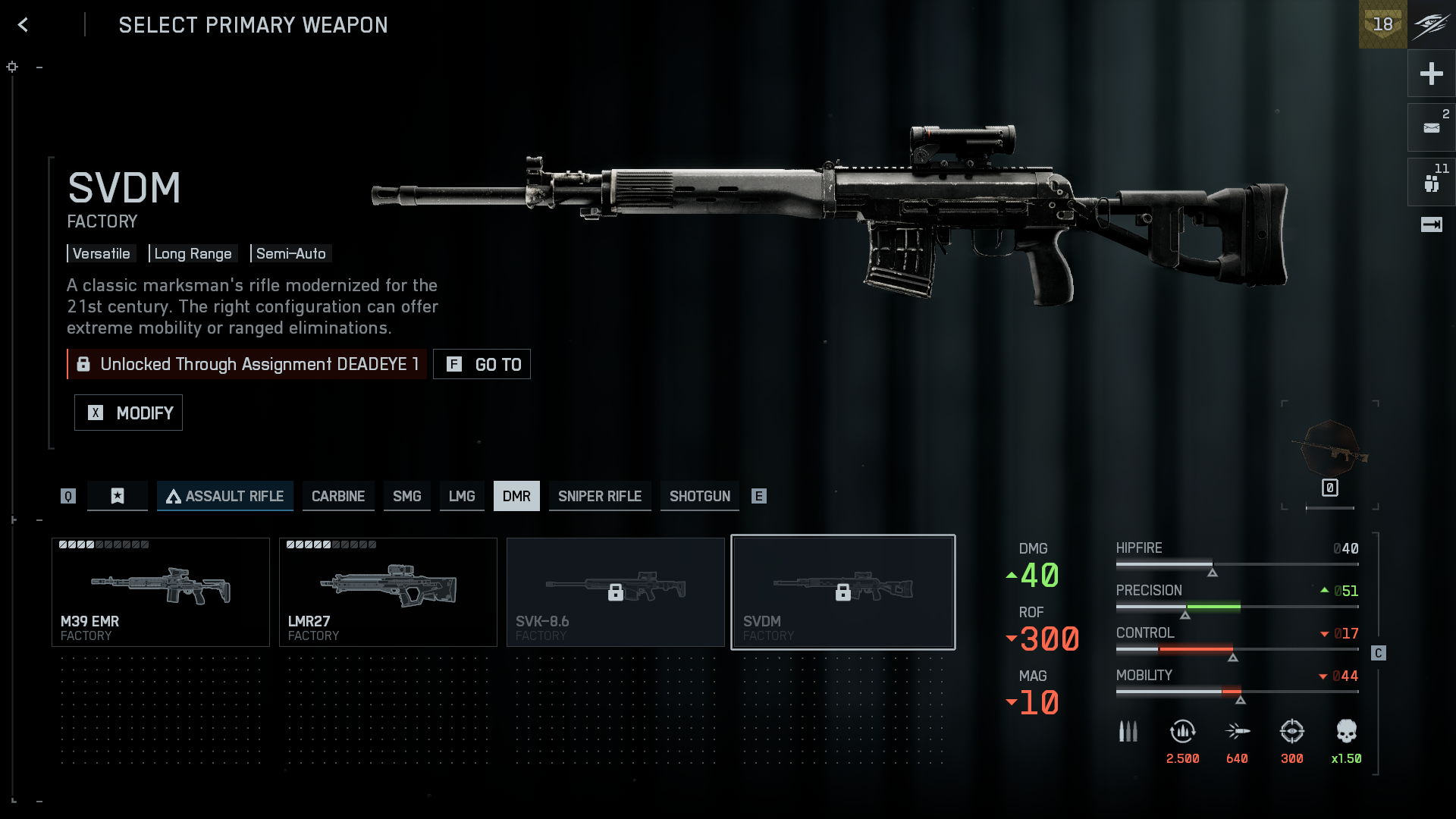Viewport: 1456px width, 819px height.
Task: Show the LMG weapon category
Action: pyautogui.click(x=462, y=496)
